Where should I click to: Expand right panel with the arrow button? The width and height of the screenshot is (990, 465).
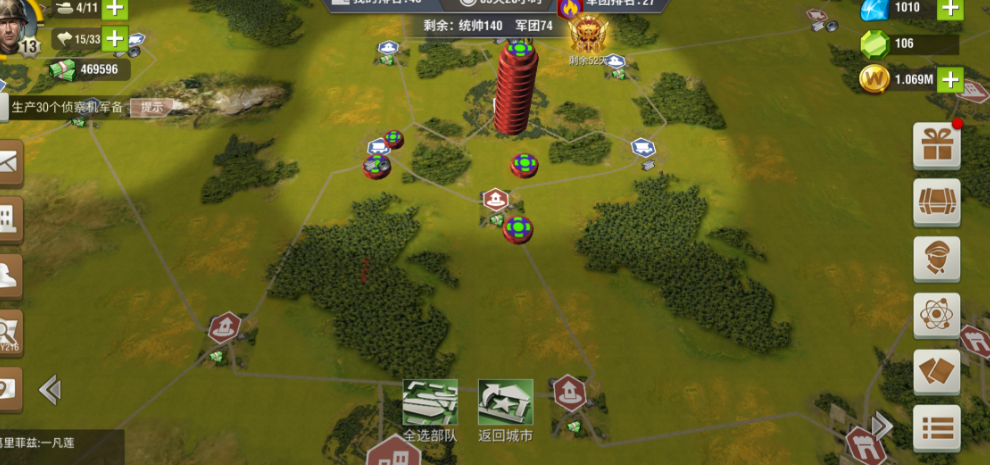882,426
